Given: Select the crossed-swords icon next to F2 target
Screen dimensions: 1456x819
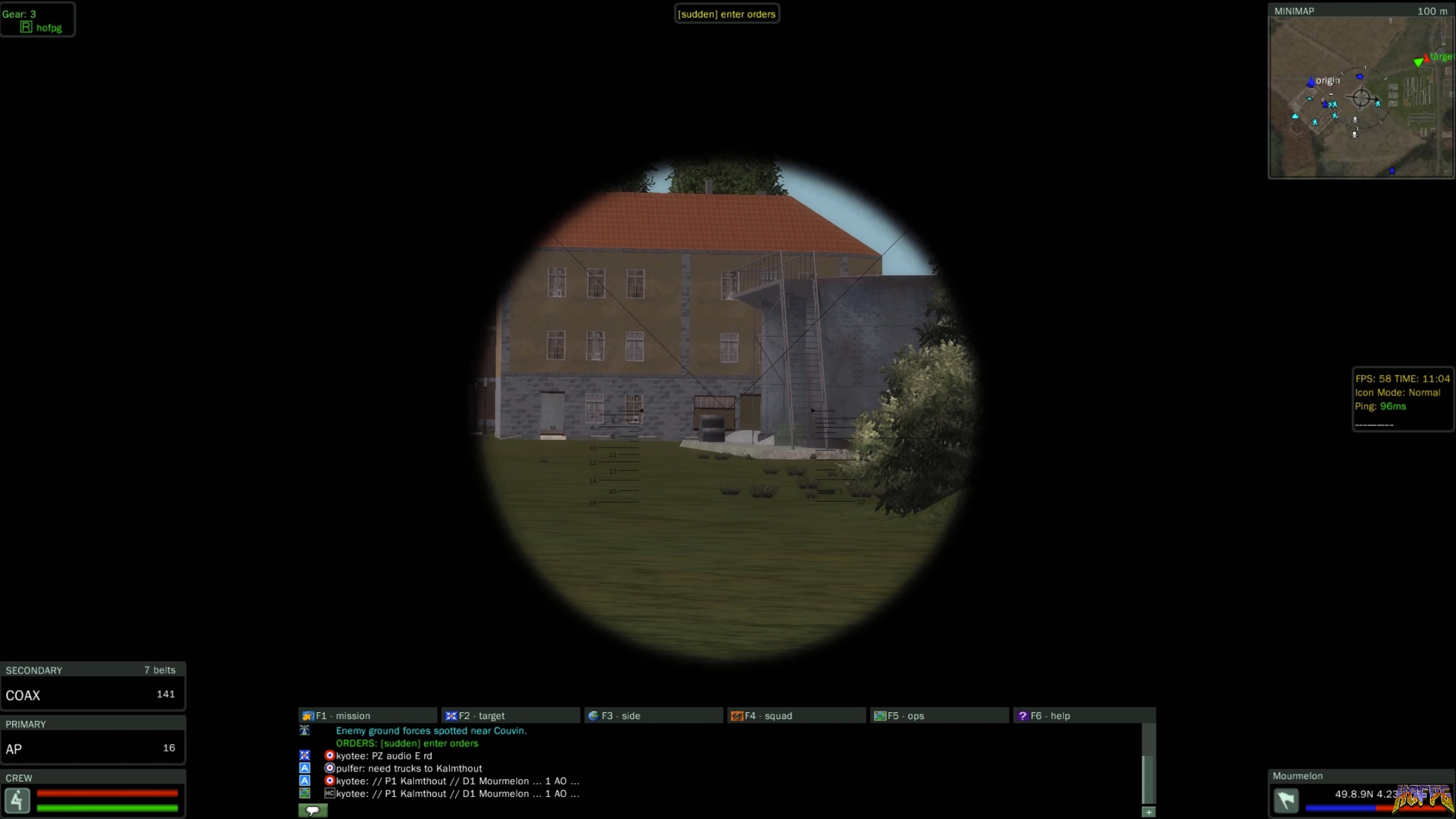Looking at the screenshot, I should (x=452, y=715).
